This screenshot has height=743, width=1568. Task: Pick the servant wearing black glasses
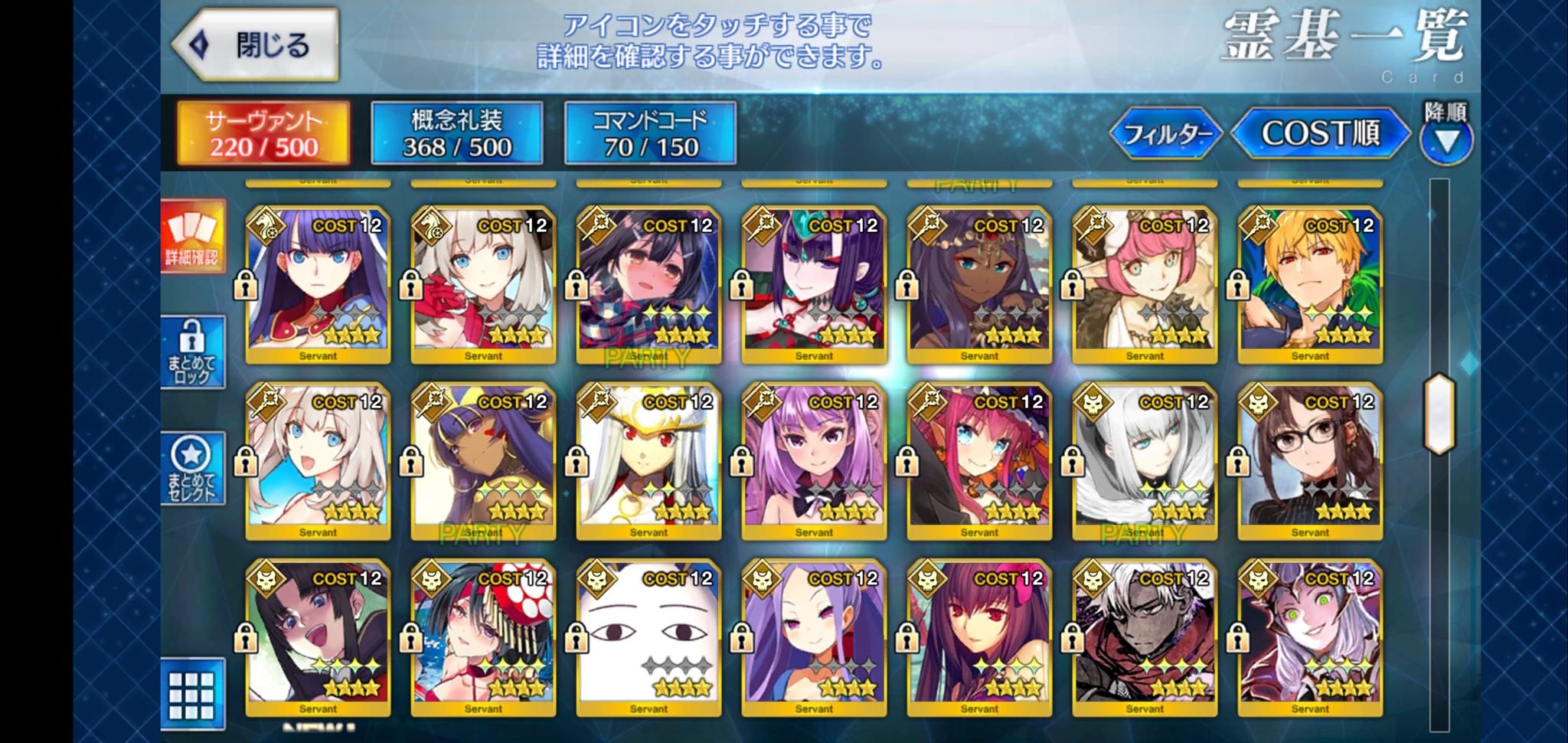(1310, 460)
